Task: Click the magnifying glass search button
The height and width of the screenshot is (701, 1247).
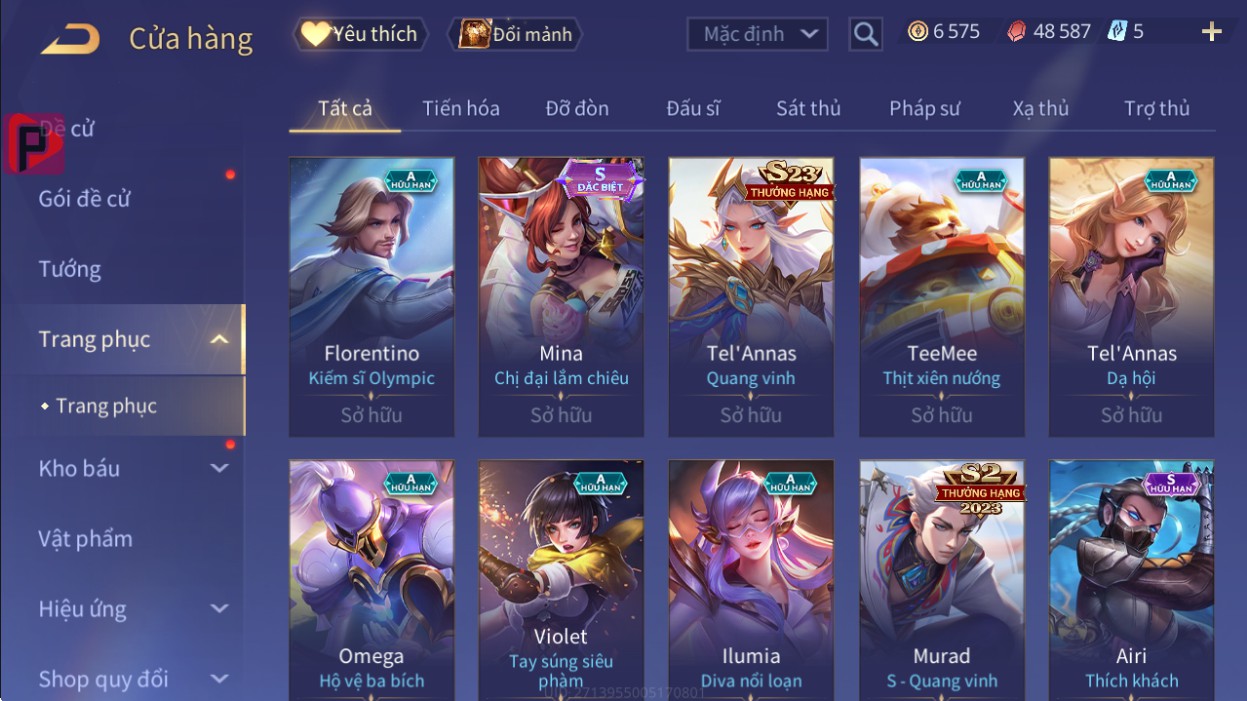Action: click(866, 34)
